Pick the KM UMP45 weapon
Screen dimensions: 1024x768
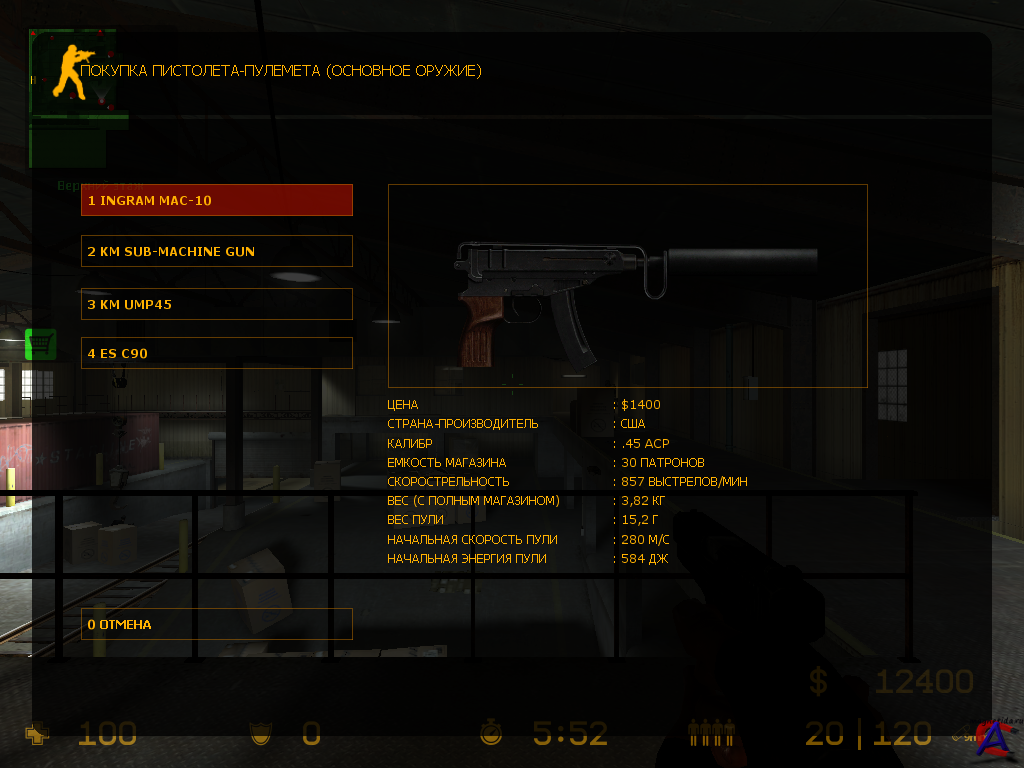(x=216, y=304)
